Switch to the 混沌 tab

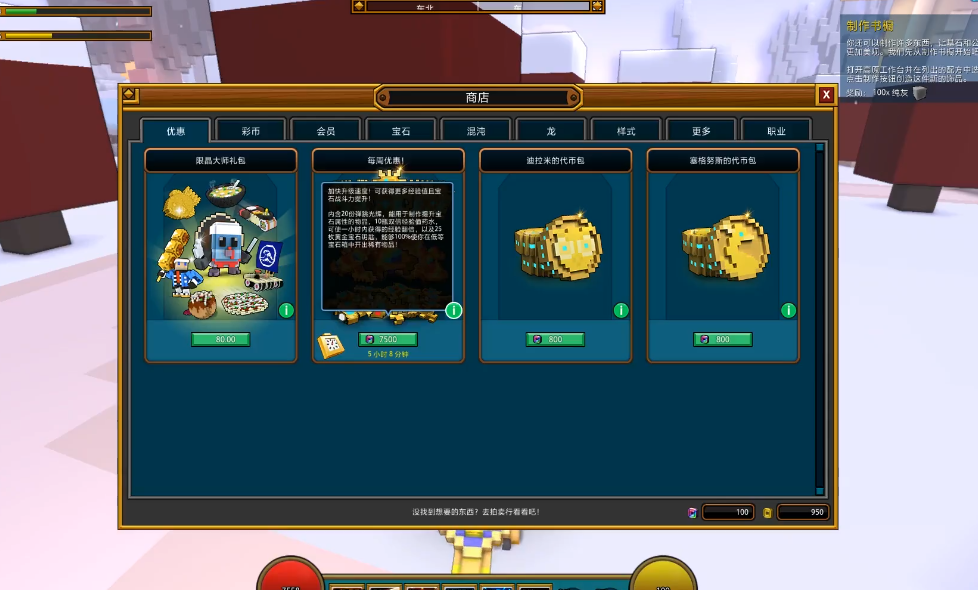476,131
